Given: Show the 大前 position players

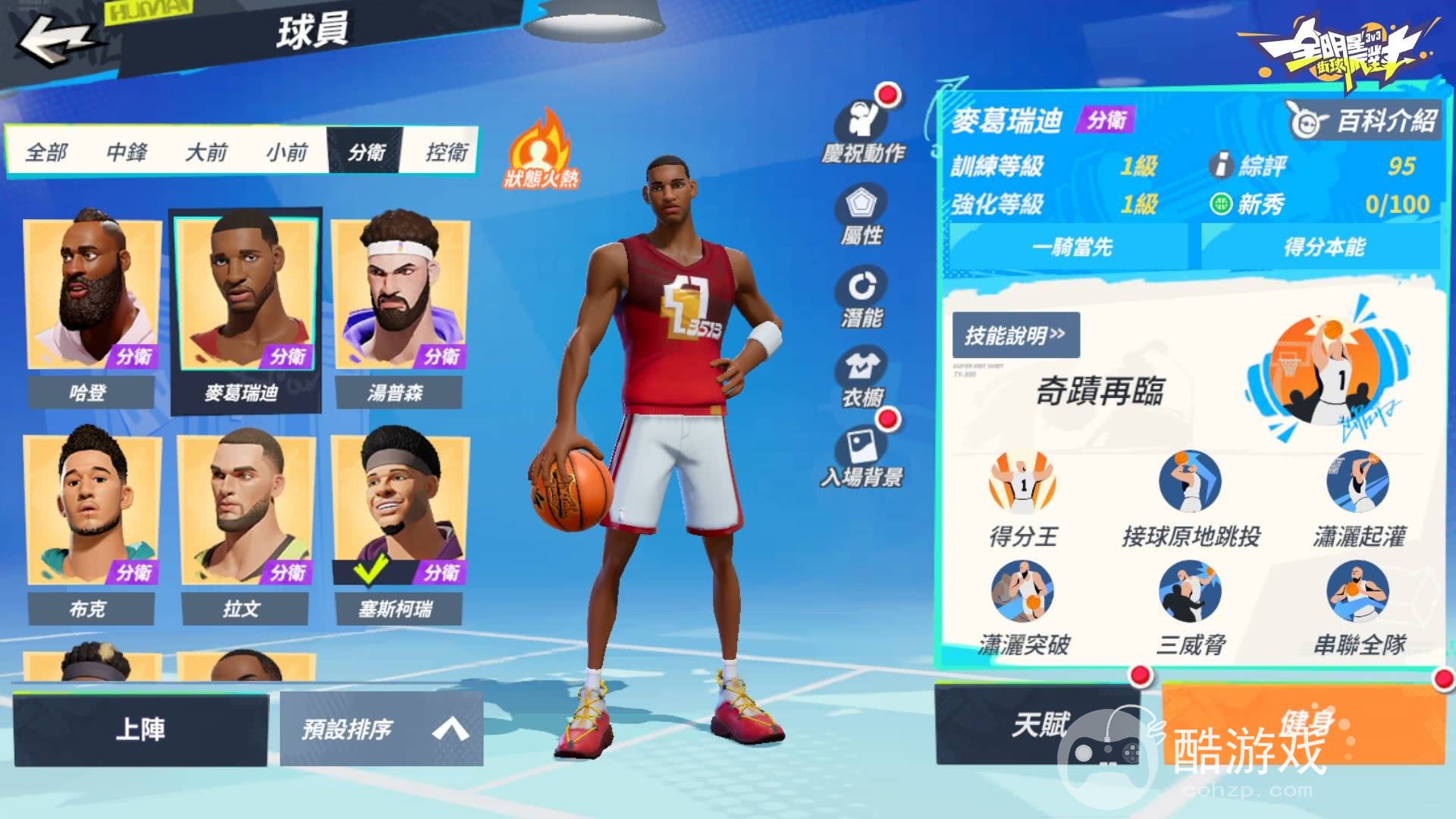Looking at the screenshot, I should [206, 152].
